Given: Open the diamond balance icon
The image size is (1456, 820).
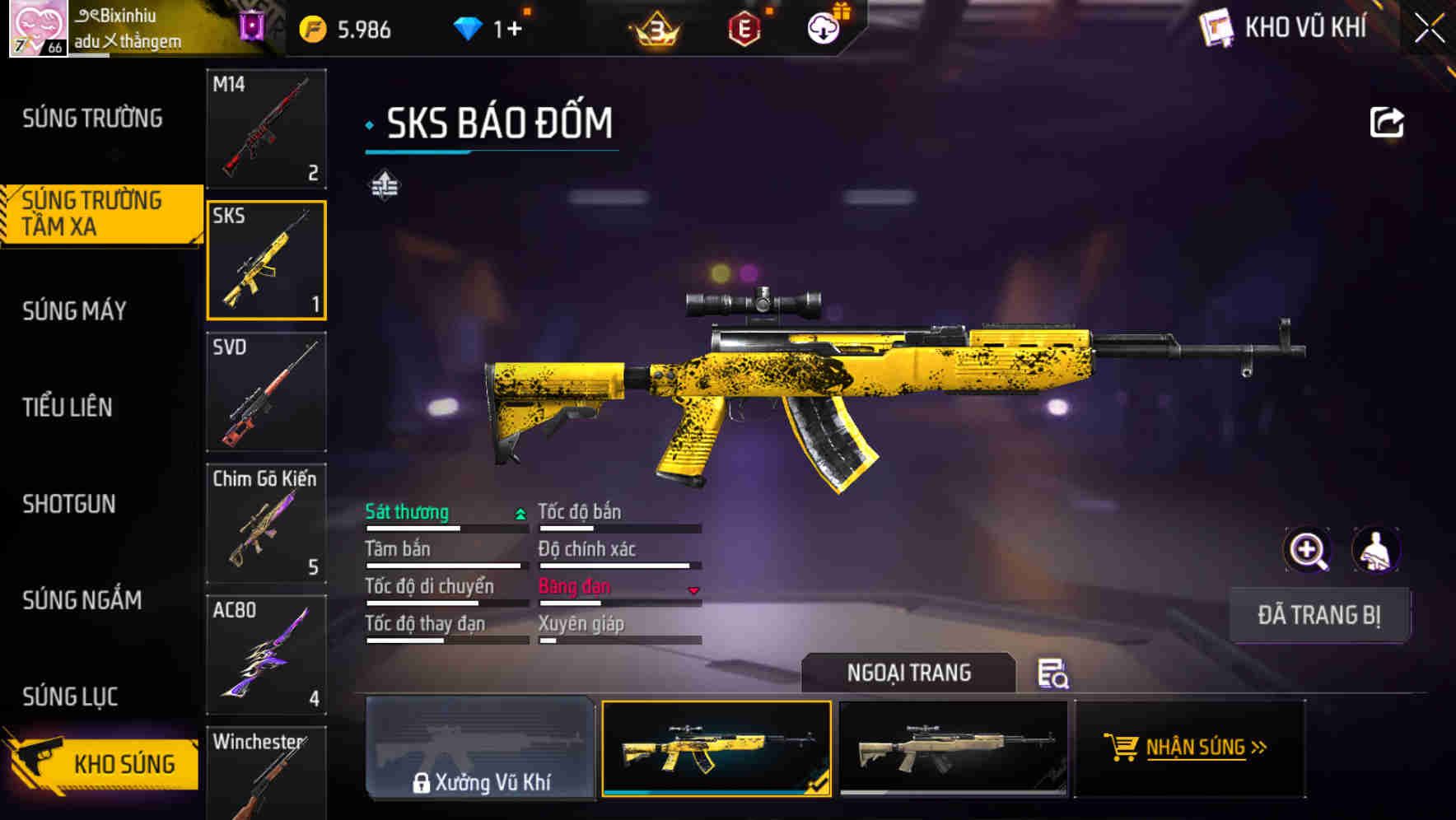Looking at the screenshot, I should (x=469, y=26).
